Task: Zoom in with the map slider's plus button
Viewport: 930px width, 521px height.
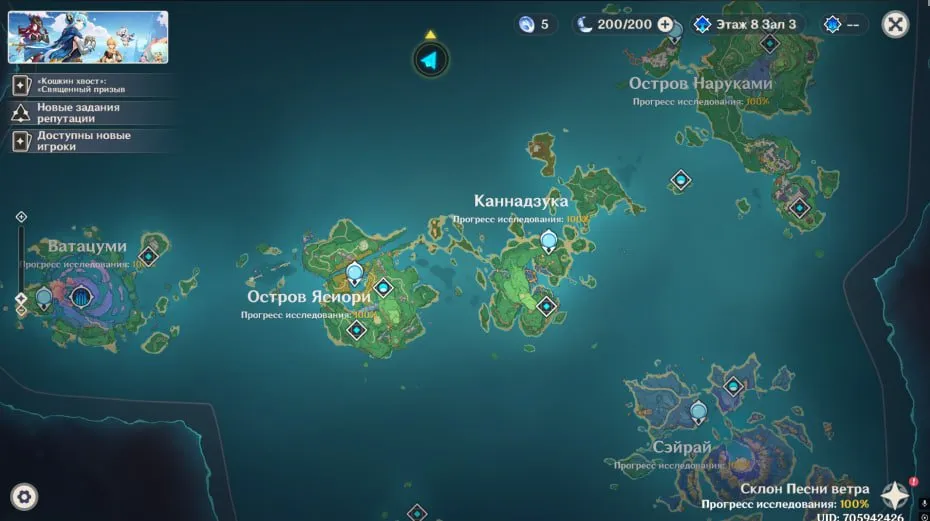Action: (21, 216)
